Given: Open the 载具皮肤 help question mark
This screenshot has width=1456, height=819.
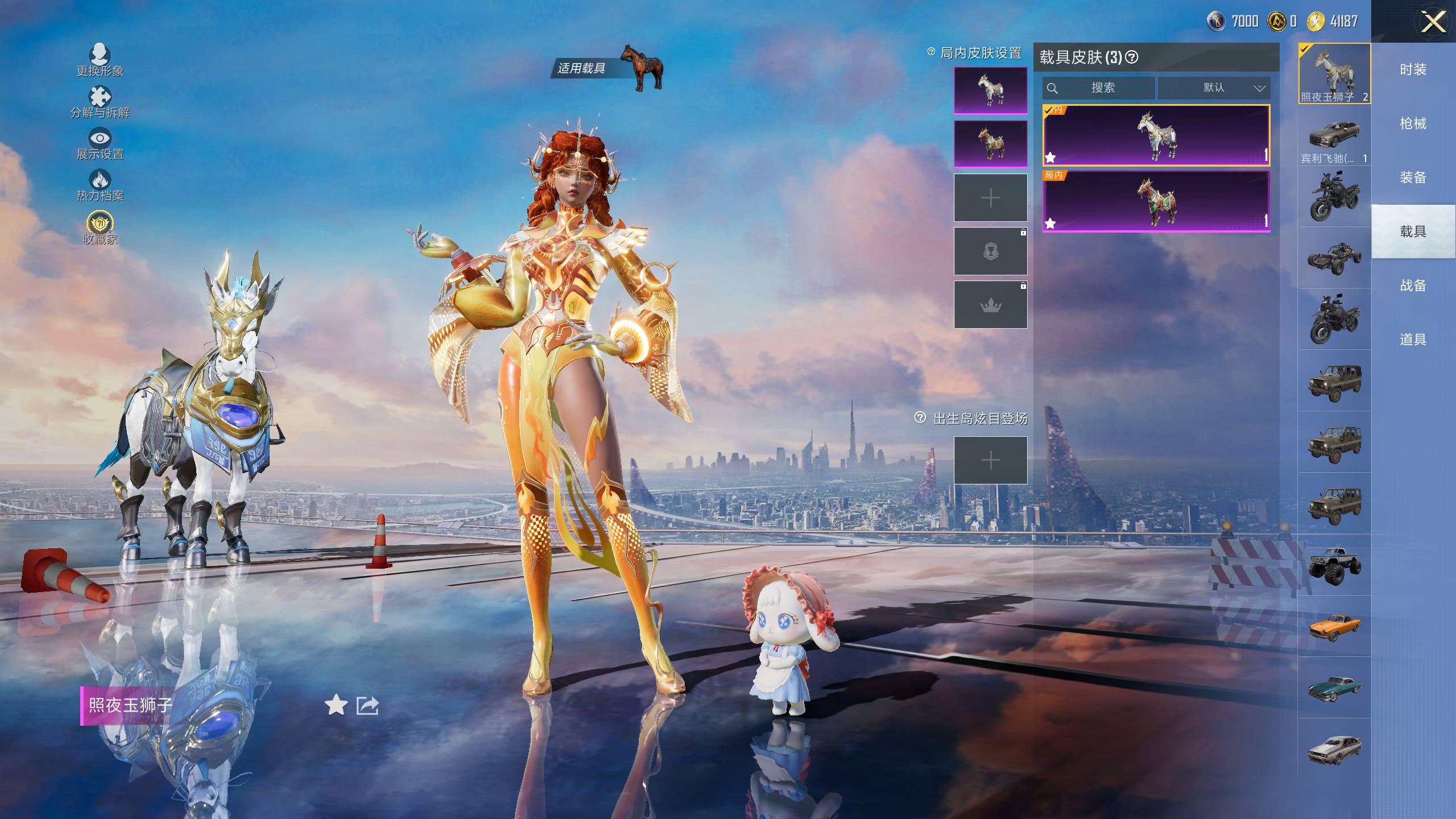Looking at the screenshot, I should click(x=1132, y=57).
